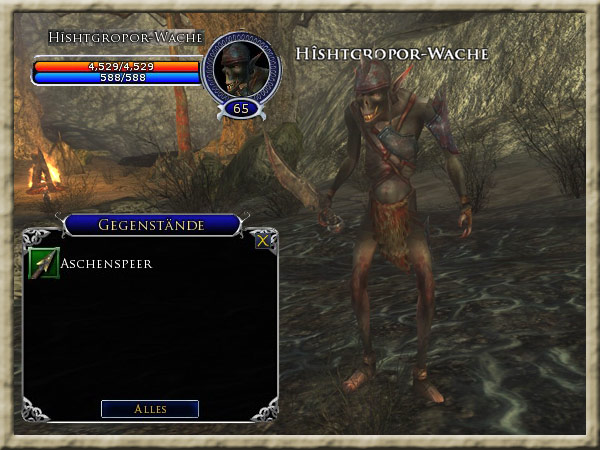This screenshot has width=600, height=450.
Task: Close the Gegenstände loot window
Action: tap(263, 241)
